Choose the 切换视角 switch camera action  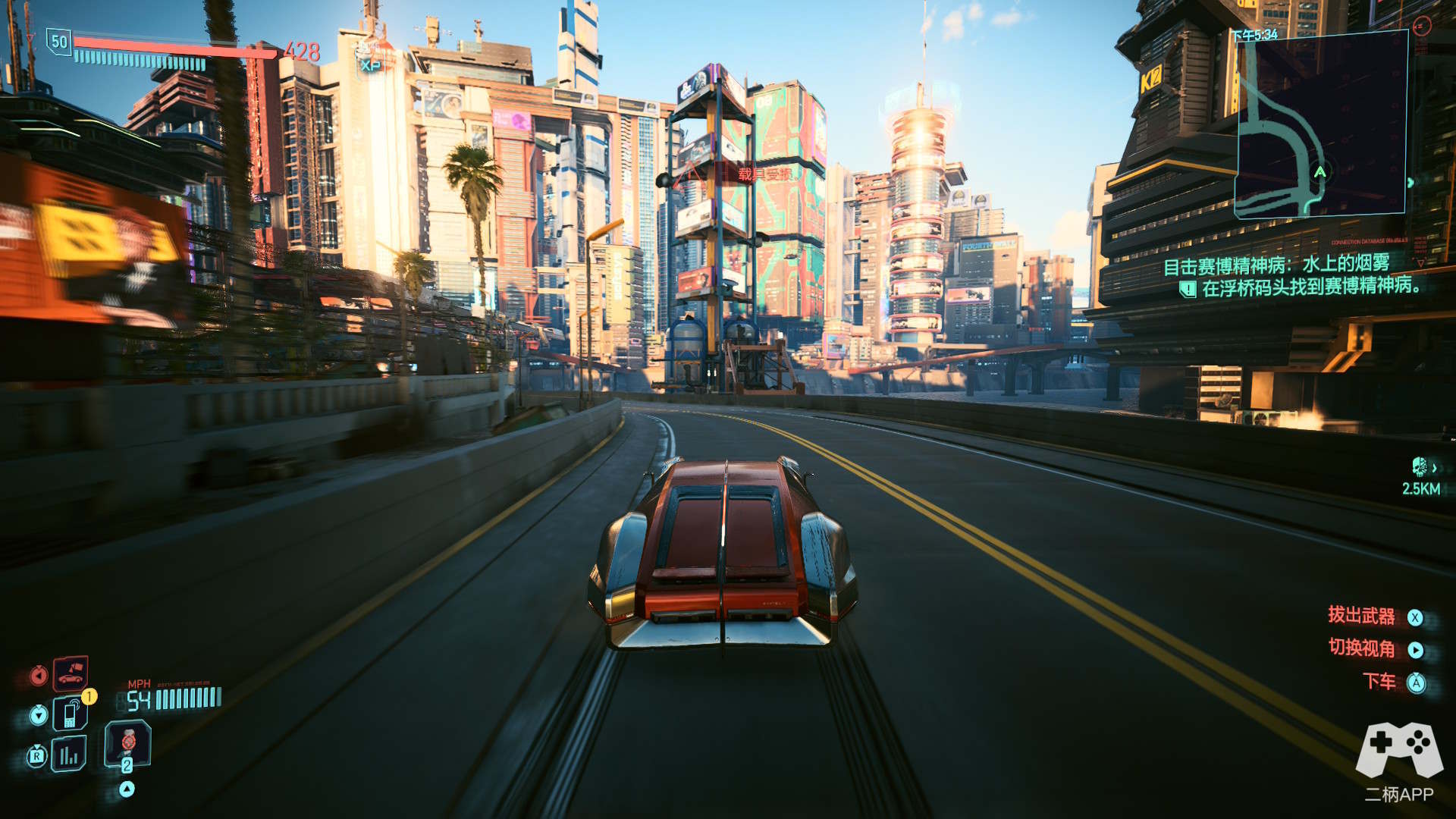[x=1361, y=648]
